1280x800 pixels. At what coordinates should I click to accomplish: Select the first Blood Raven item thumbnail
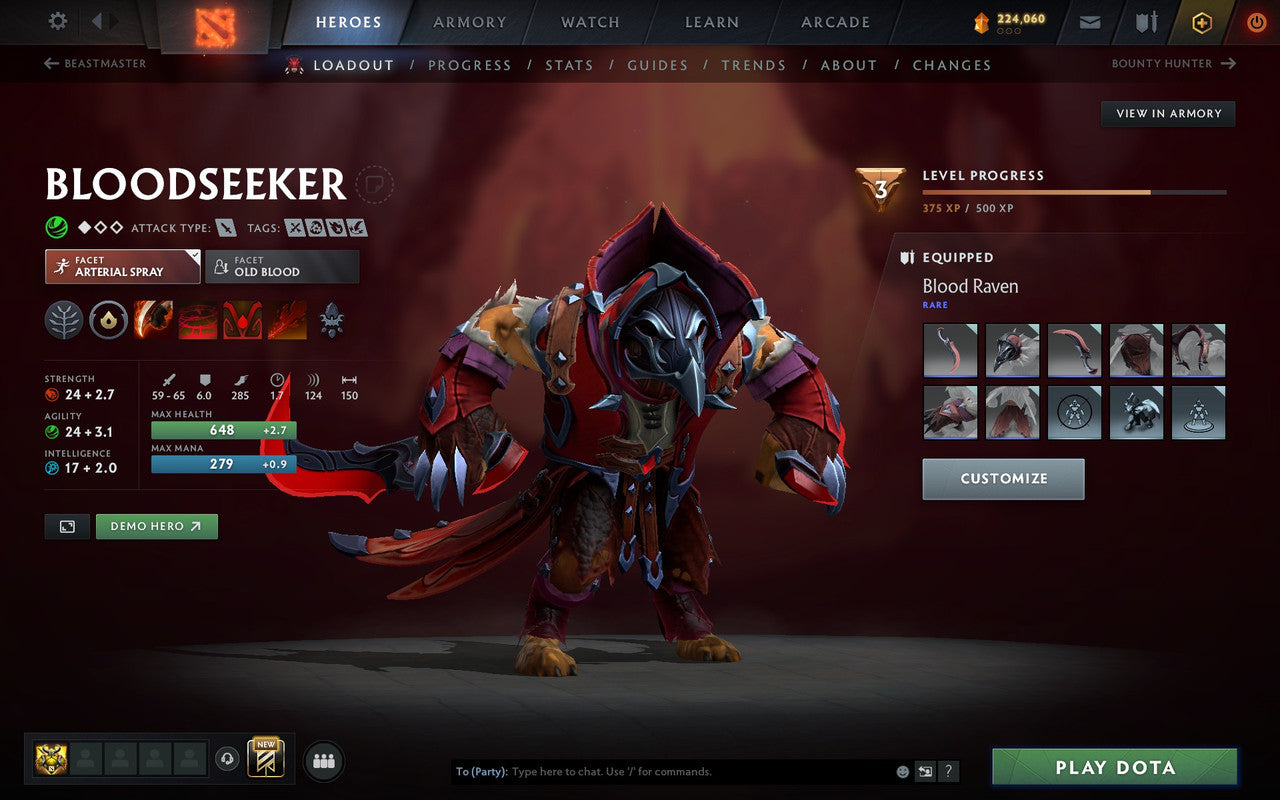point(949,350)
